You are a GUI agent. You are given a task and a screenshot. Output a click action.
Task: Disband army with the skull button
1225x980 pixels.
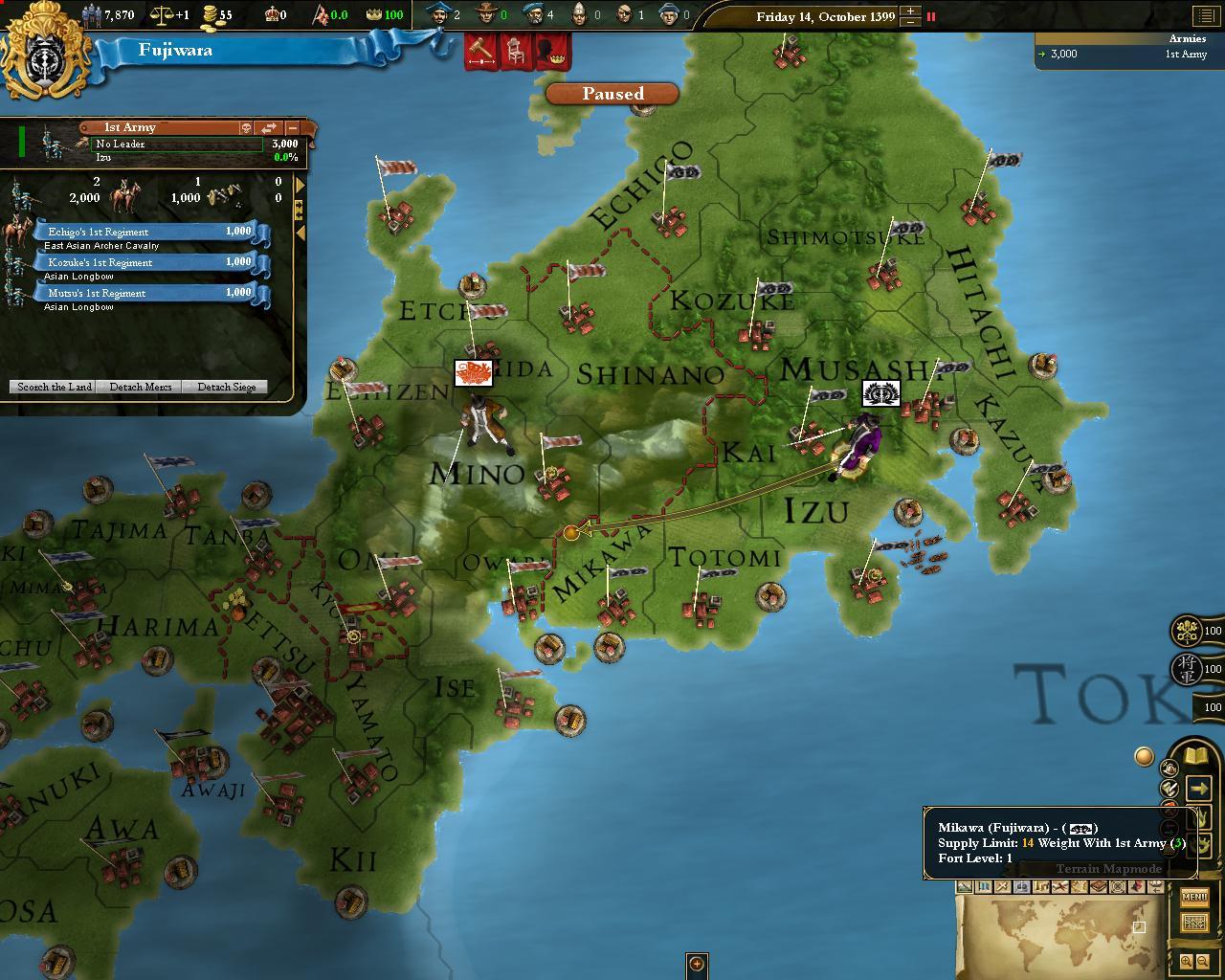[245, 127]
